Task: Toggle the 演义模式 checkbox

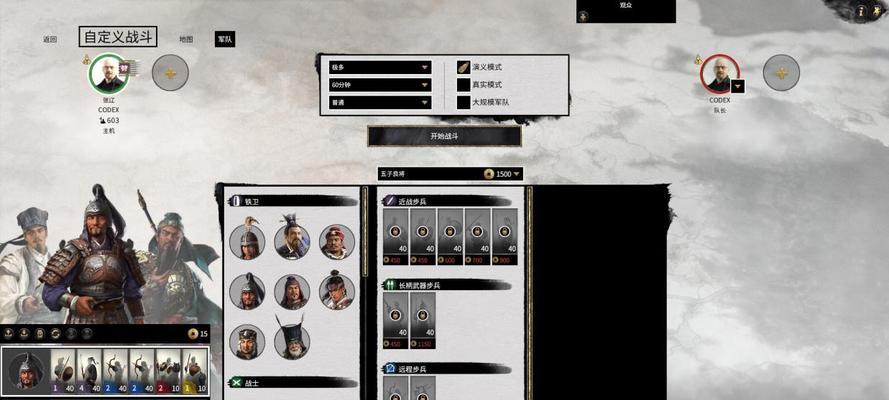Action: (x=463, y=67)
